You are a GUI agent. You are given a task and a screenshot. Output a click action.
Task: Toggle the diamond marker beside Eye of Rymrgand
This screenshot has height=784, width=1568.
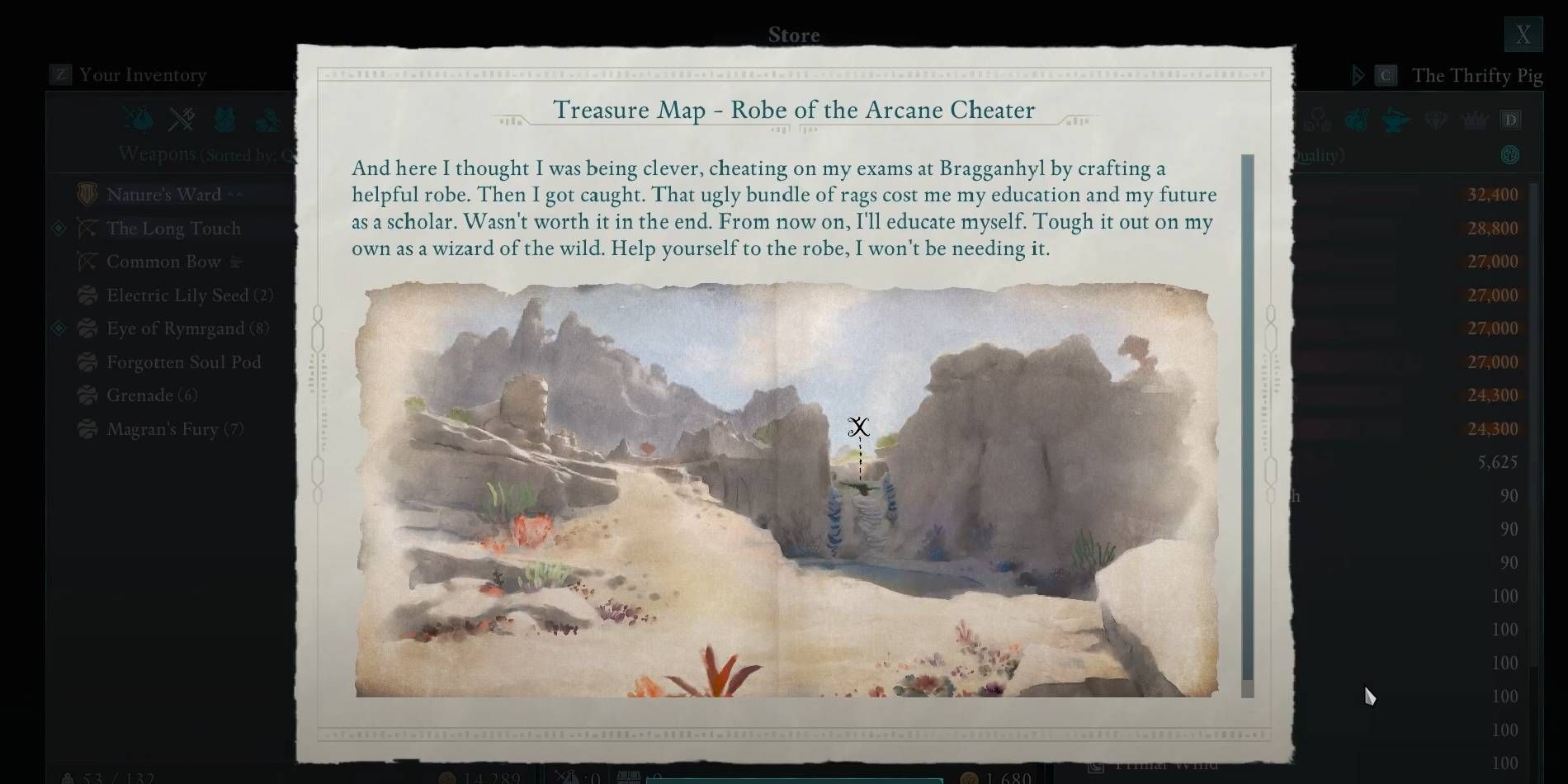pyautogui.click(x=59, y=328)
